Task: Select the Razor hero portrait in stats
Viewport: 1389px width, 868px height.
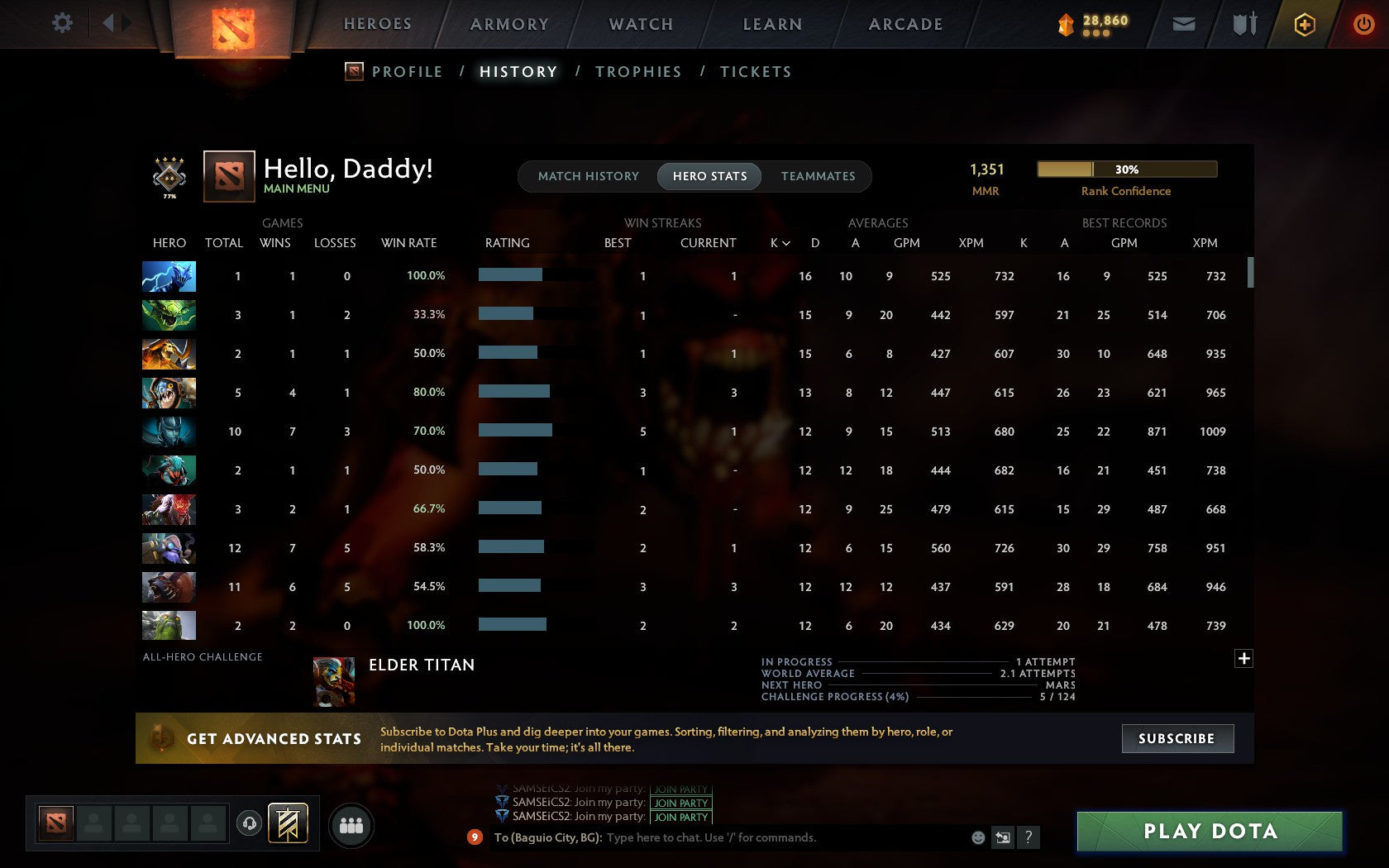Action: [169, 277]
